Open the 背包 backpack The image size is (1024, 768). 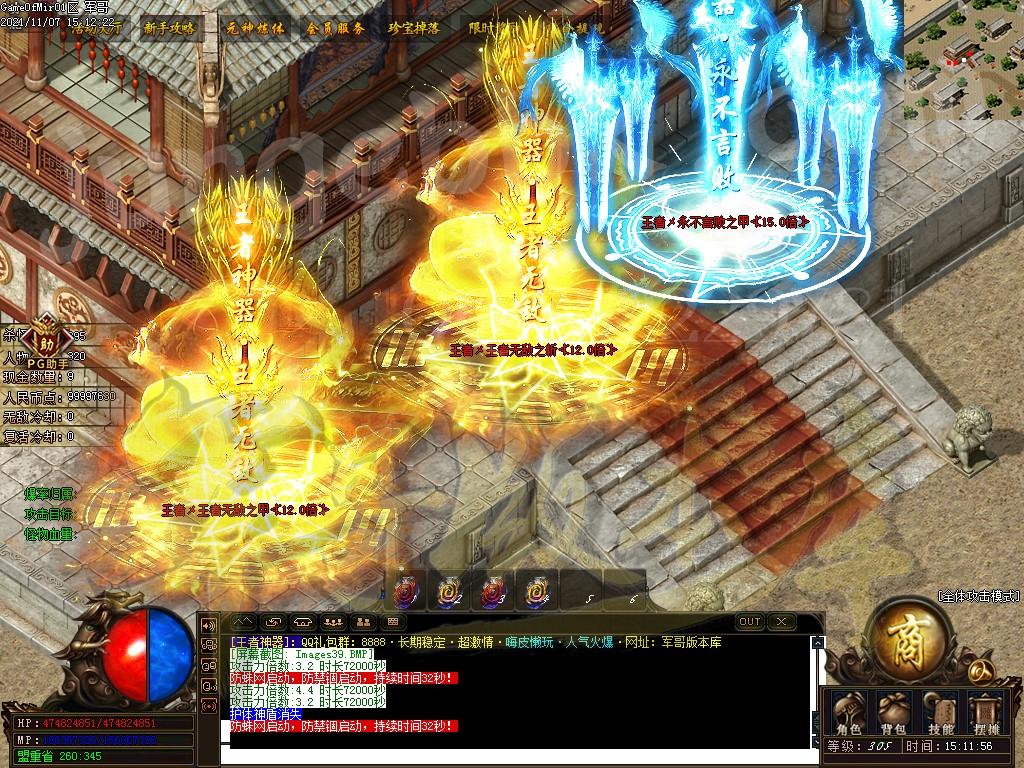click(893, 711)
